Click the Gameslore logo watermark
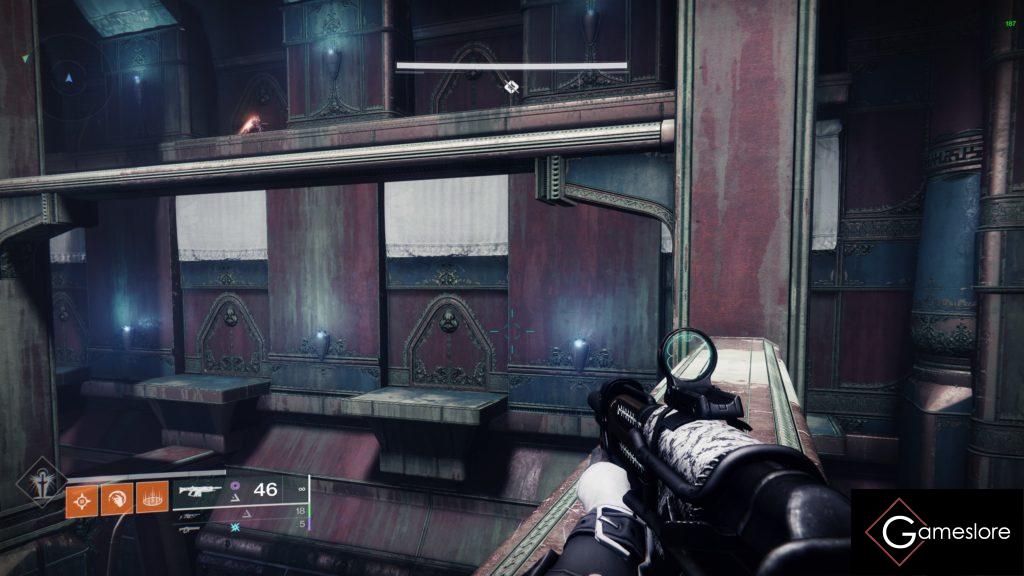This screenshot has width=1024, height=576. [x=937, y=531]
